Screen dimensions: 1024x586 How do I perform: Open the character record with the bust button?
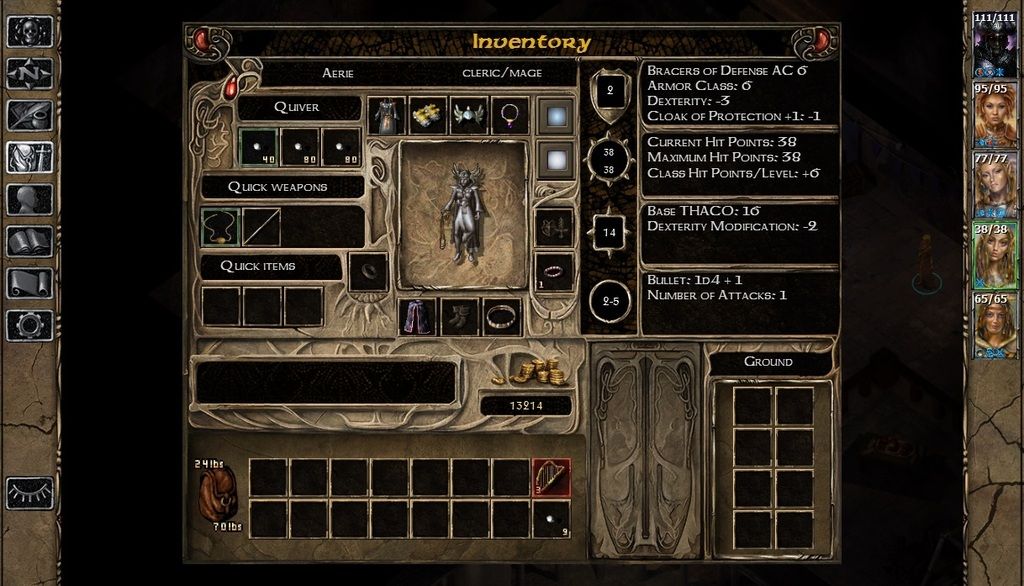pos(29,199)
